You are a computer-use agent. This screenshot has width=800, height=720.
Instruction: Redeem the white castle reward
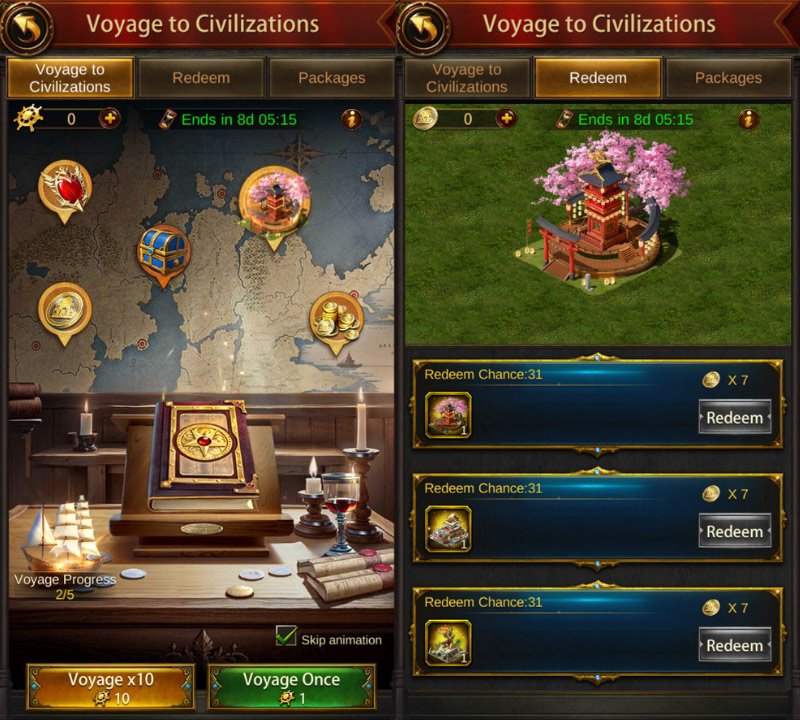point(734,532)
